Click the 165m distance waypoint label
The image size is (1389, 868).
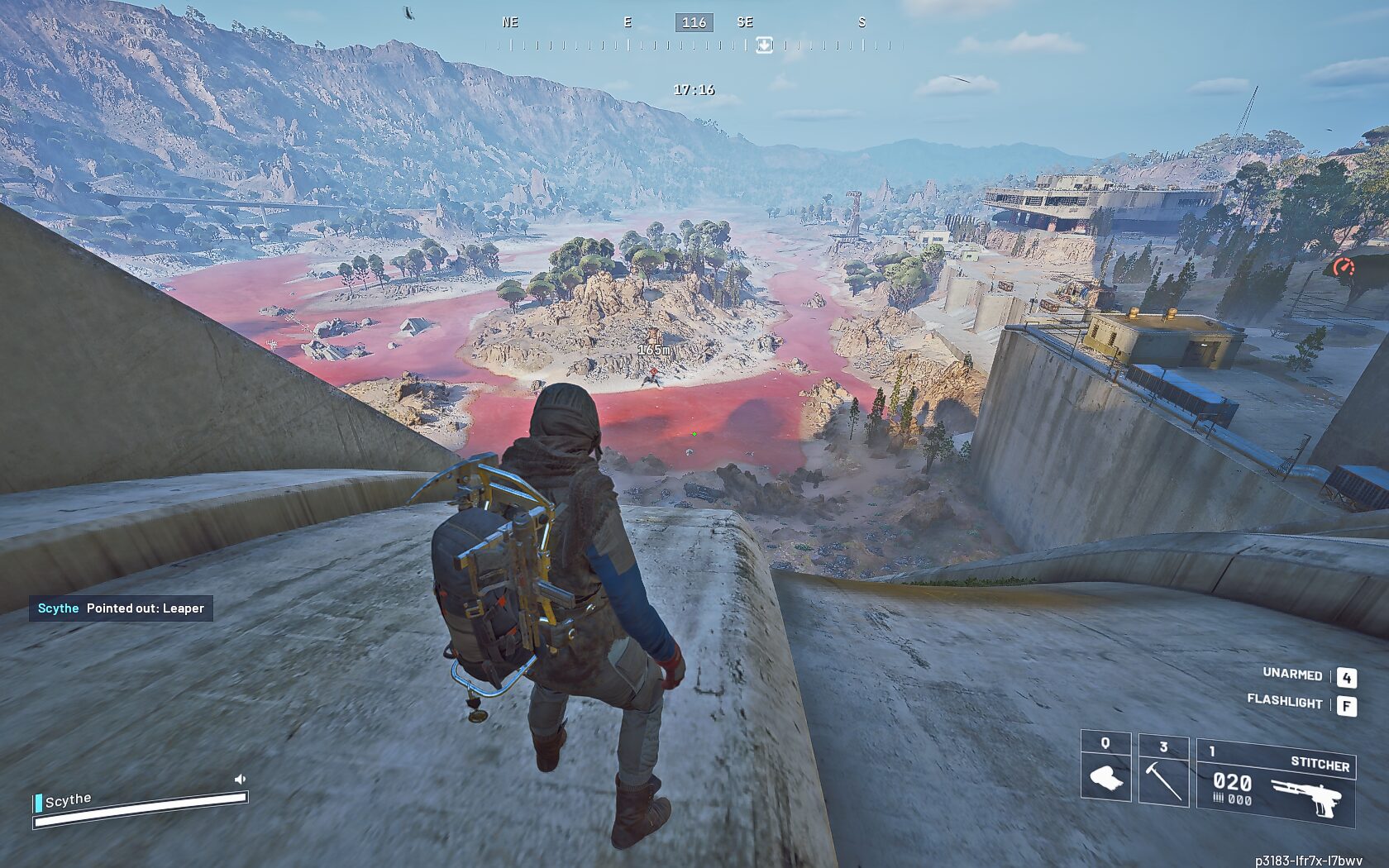coord(654,350)
